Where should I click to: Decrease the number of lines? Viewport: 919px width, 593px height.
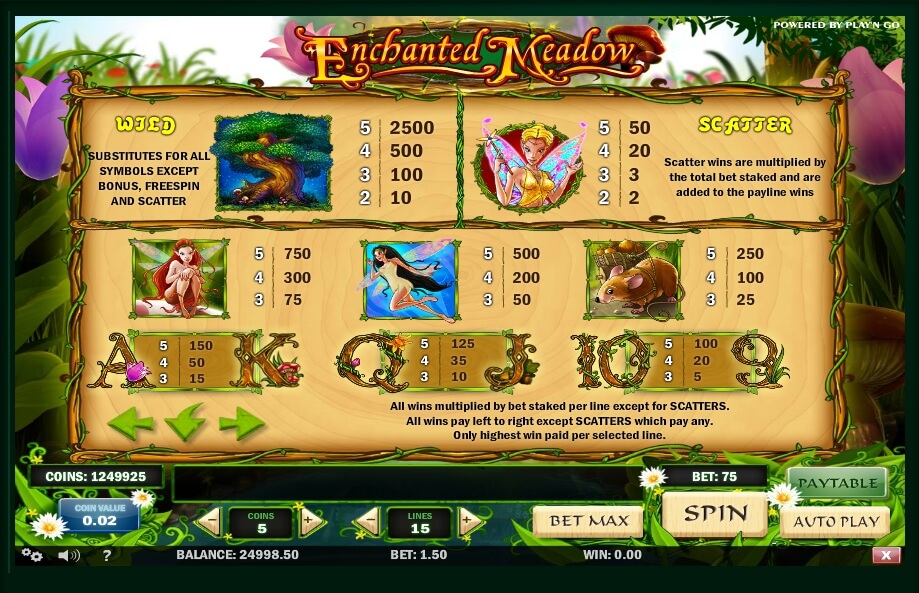(x=368, y=521)
